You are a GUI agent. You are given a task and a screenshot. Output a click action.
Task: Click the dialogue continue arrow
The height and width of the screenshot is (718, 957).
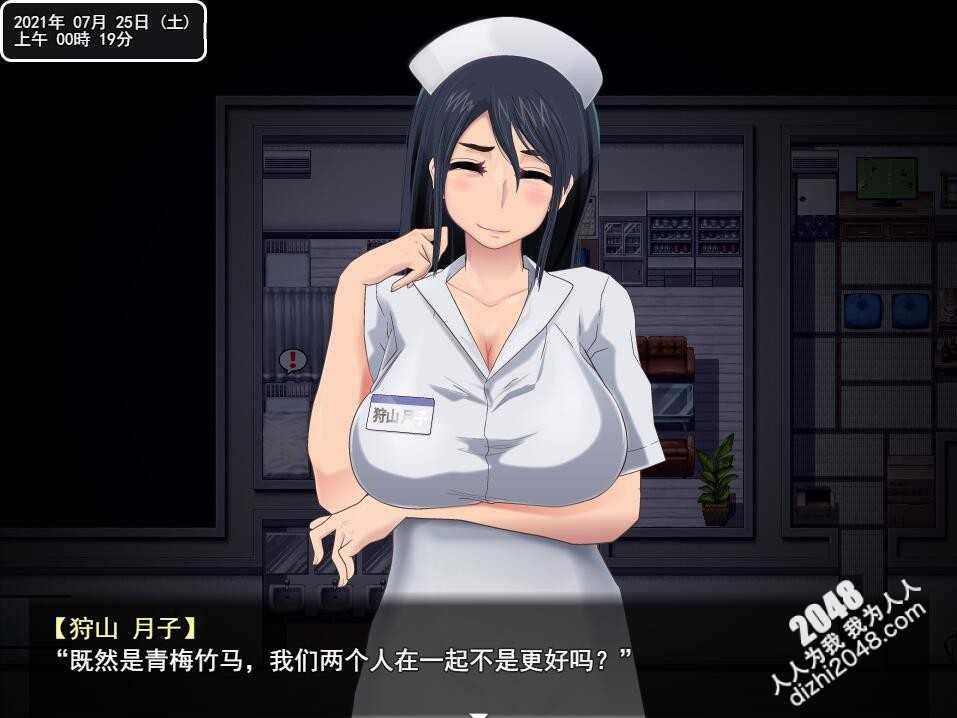[x=479, y=713]
